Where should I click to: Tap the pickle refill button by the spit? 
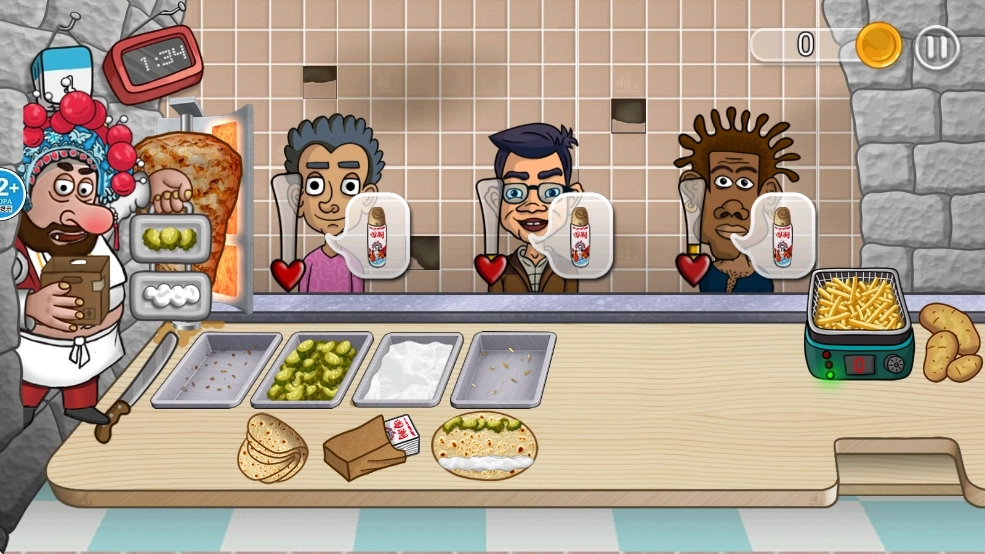pyautogui.click(x=170, y=239)
